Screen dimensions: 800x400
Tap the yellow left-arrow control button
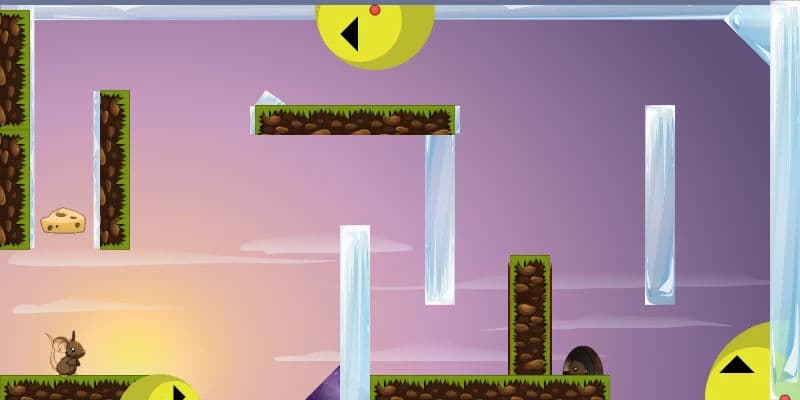[372, 33]
